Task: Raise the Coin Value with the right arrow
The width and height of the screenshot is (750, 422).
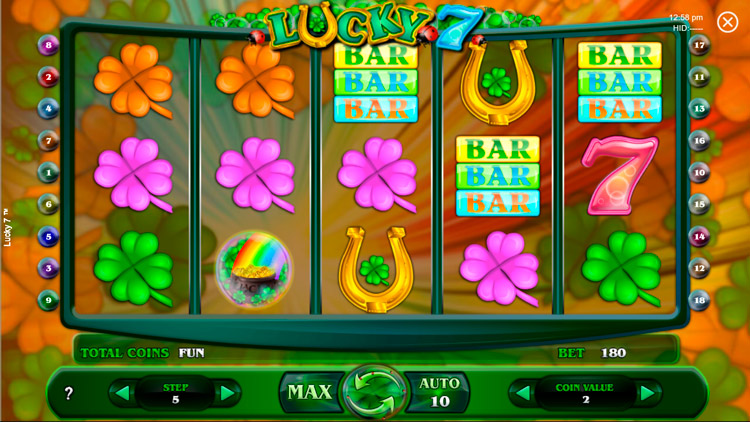Action: click(x=647, y=393)
